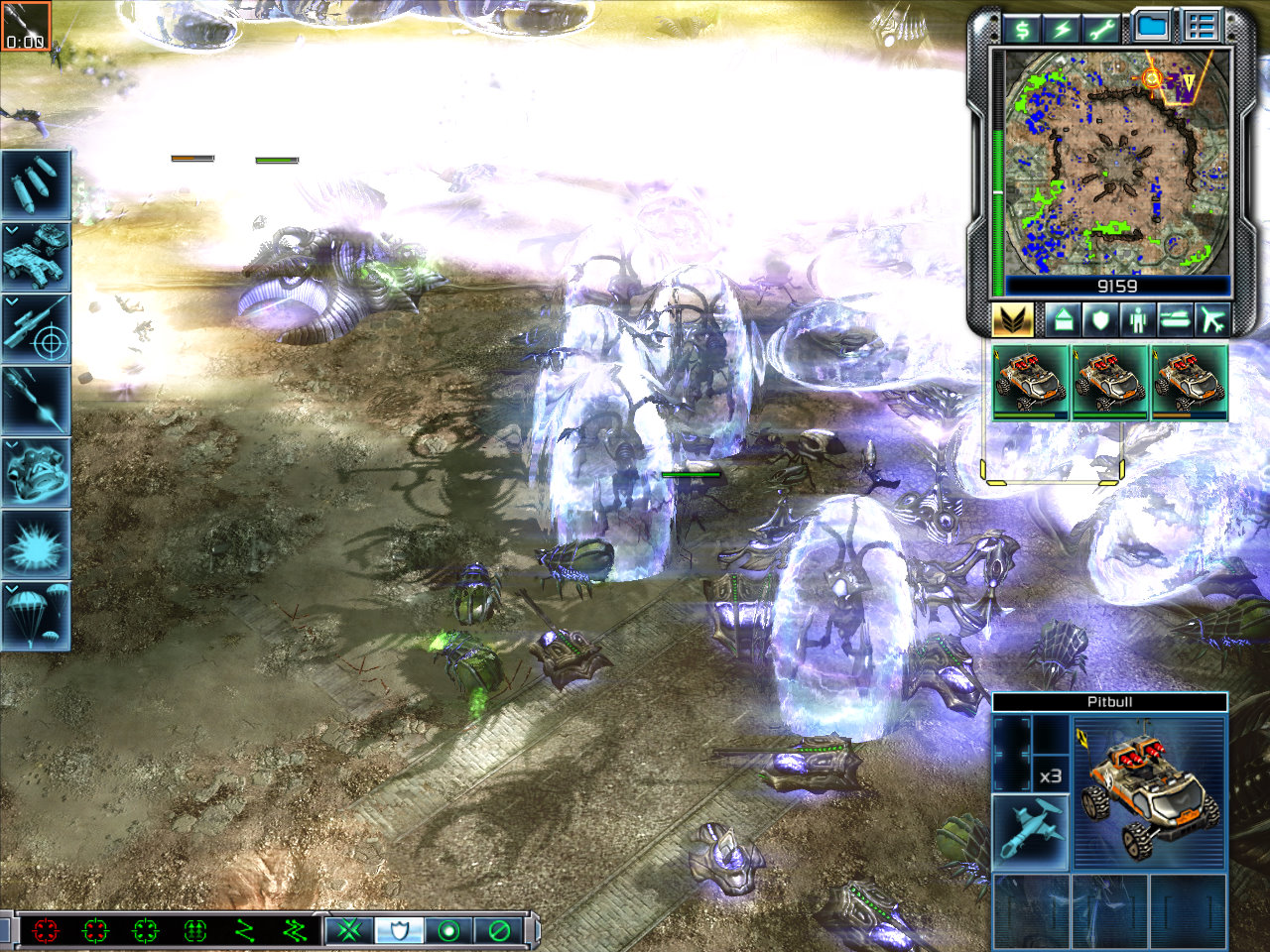The height and width of the screenshot is (952, 1270).
Task: Open the sell structure mode (dollar icon)
Action: [1022, 29]
